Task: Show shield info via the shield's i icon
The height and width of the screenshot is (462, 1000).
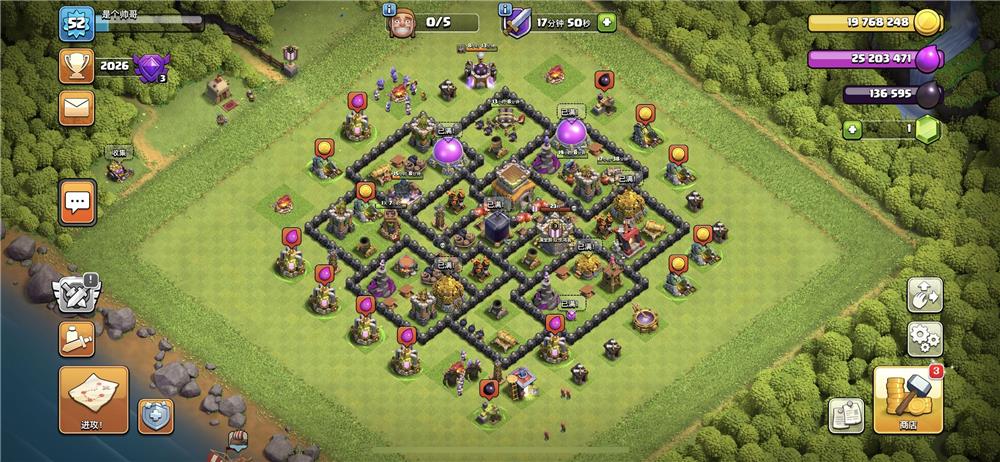Action: pyautogui.click(x=506, y=8)
